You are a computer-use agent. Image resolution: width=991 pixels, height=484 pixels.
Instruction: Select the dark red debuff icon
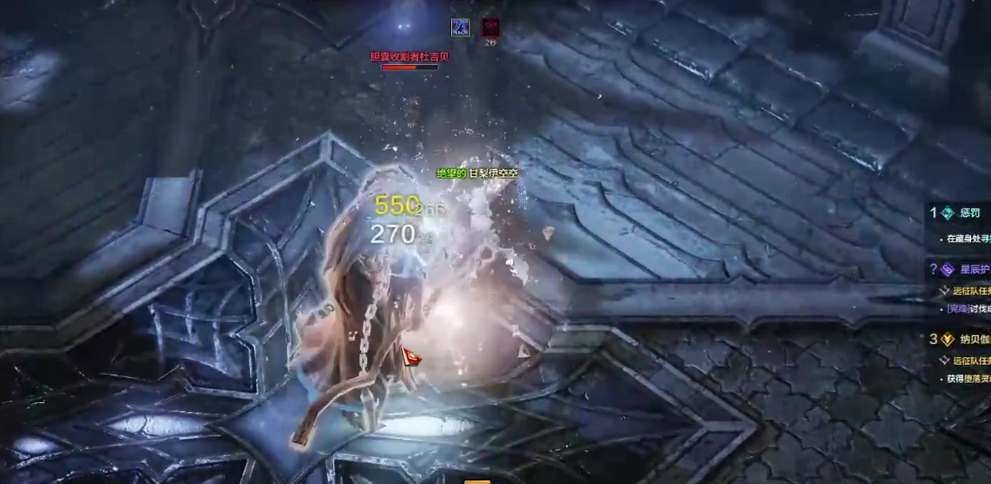point(490,26)
